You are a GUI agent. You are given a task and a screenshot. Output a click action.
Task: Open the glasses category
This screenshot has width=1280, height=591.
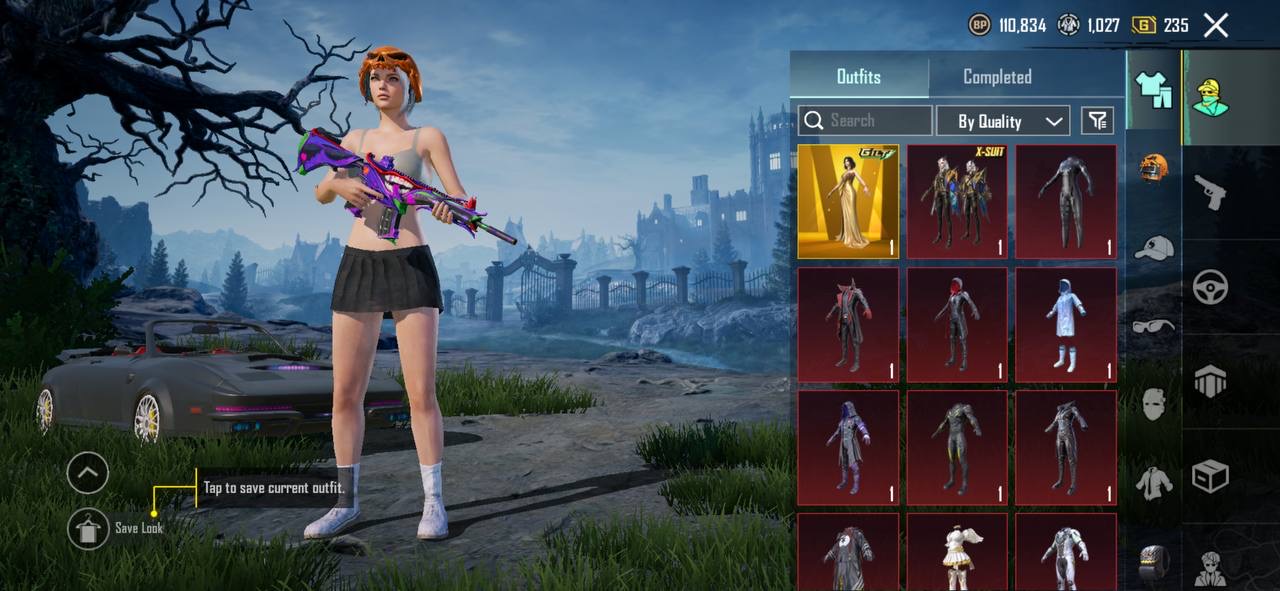pos(1154,325)
